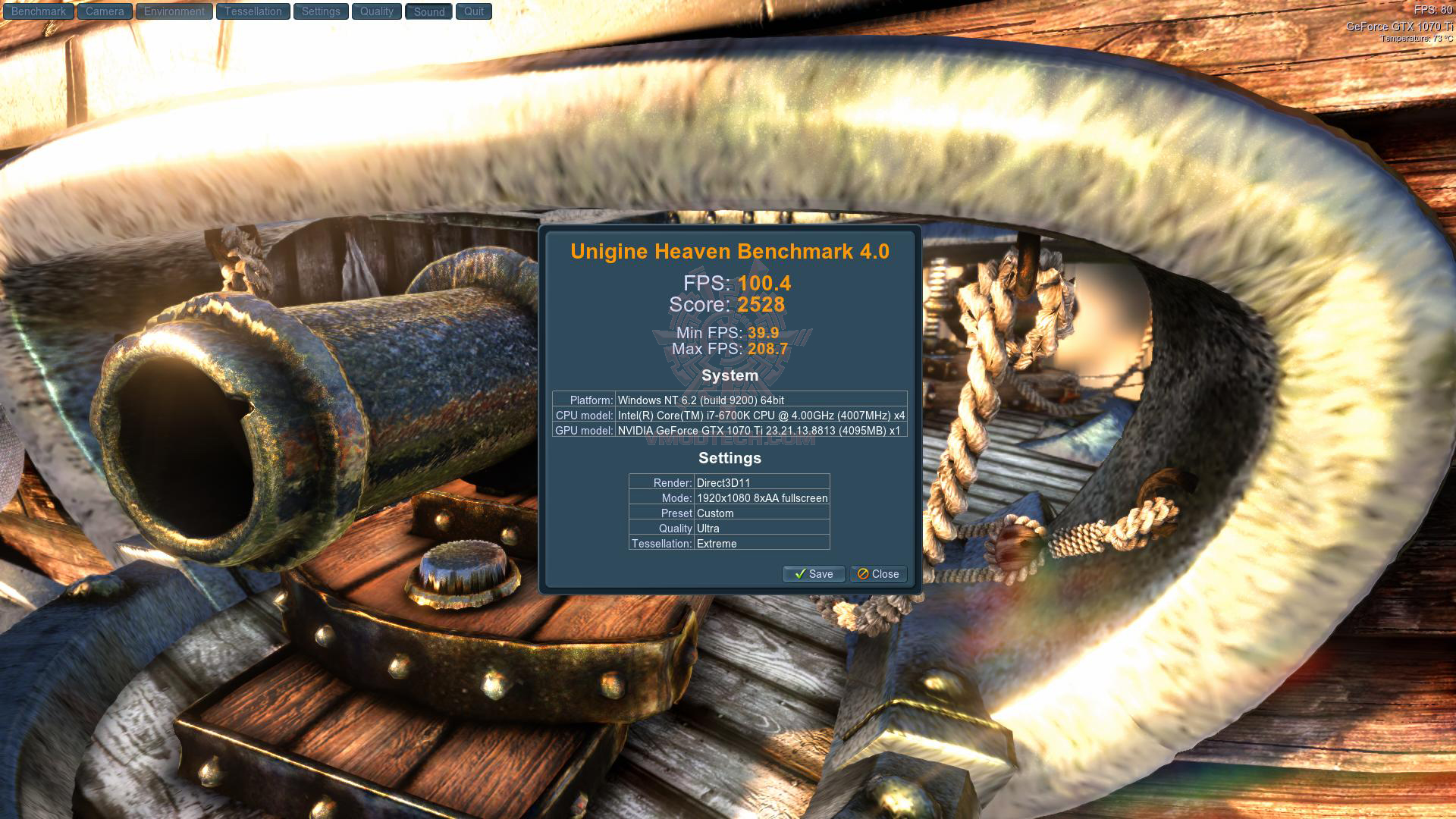Toggle the Sound button
This screenshot has height=819, width=1456.
click(429, 11)
